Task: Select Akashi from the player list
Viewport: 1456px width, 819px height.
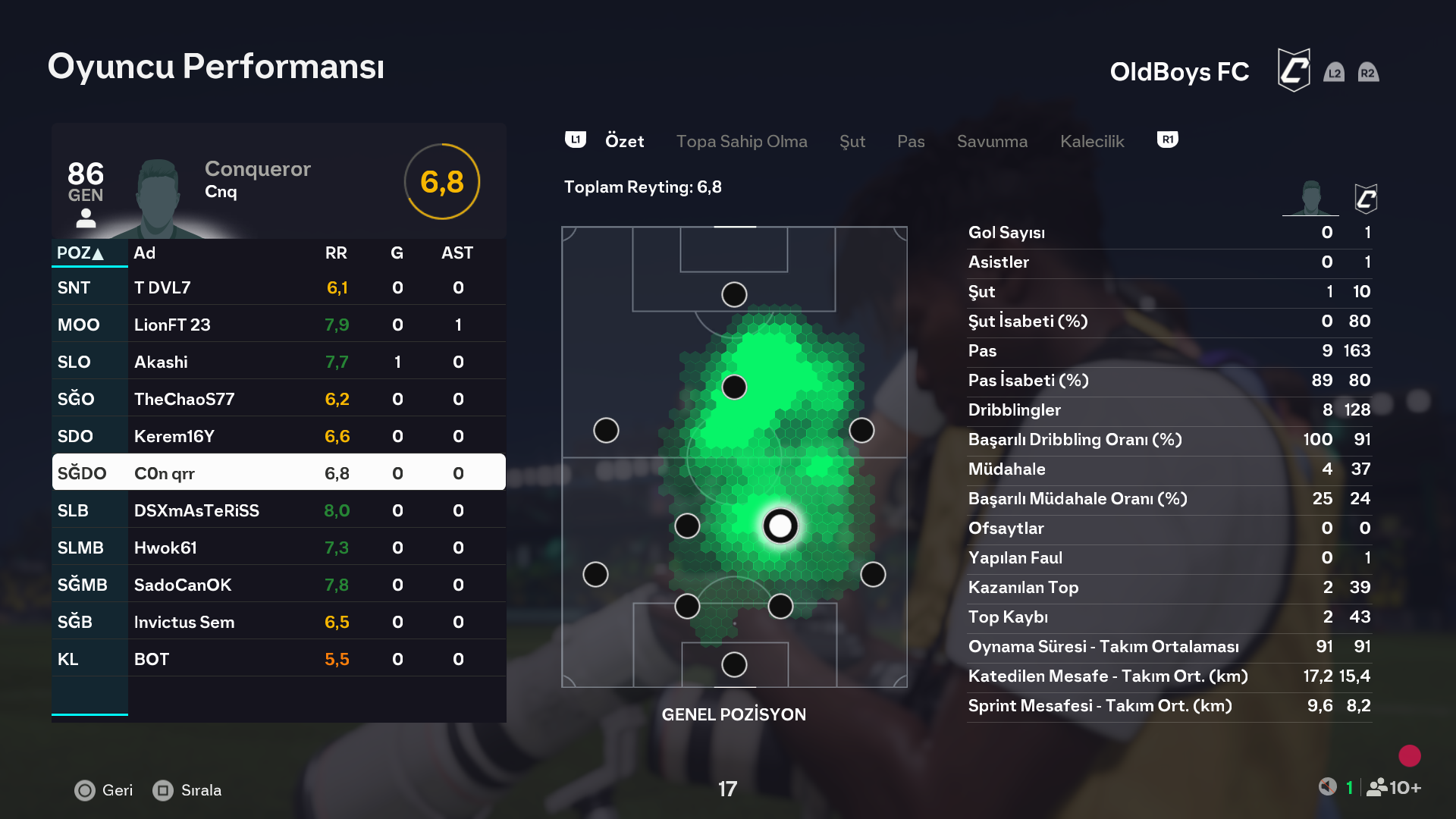Action: 278,362
